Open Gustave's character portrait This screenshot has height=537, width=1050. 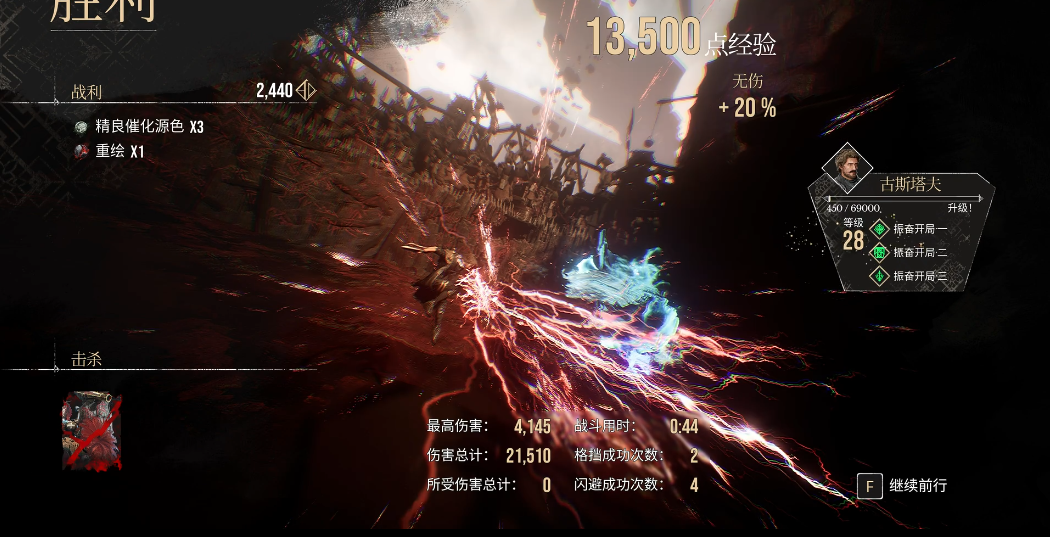click(x=846, y=170)
